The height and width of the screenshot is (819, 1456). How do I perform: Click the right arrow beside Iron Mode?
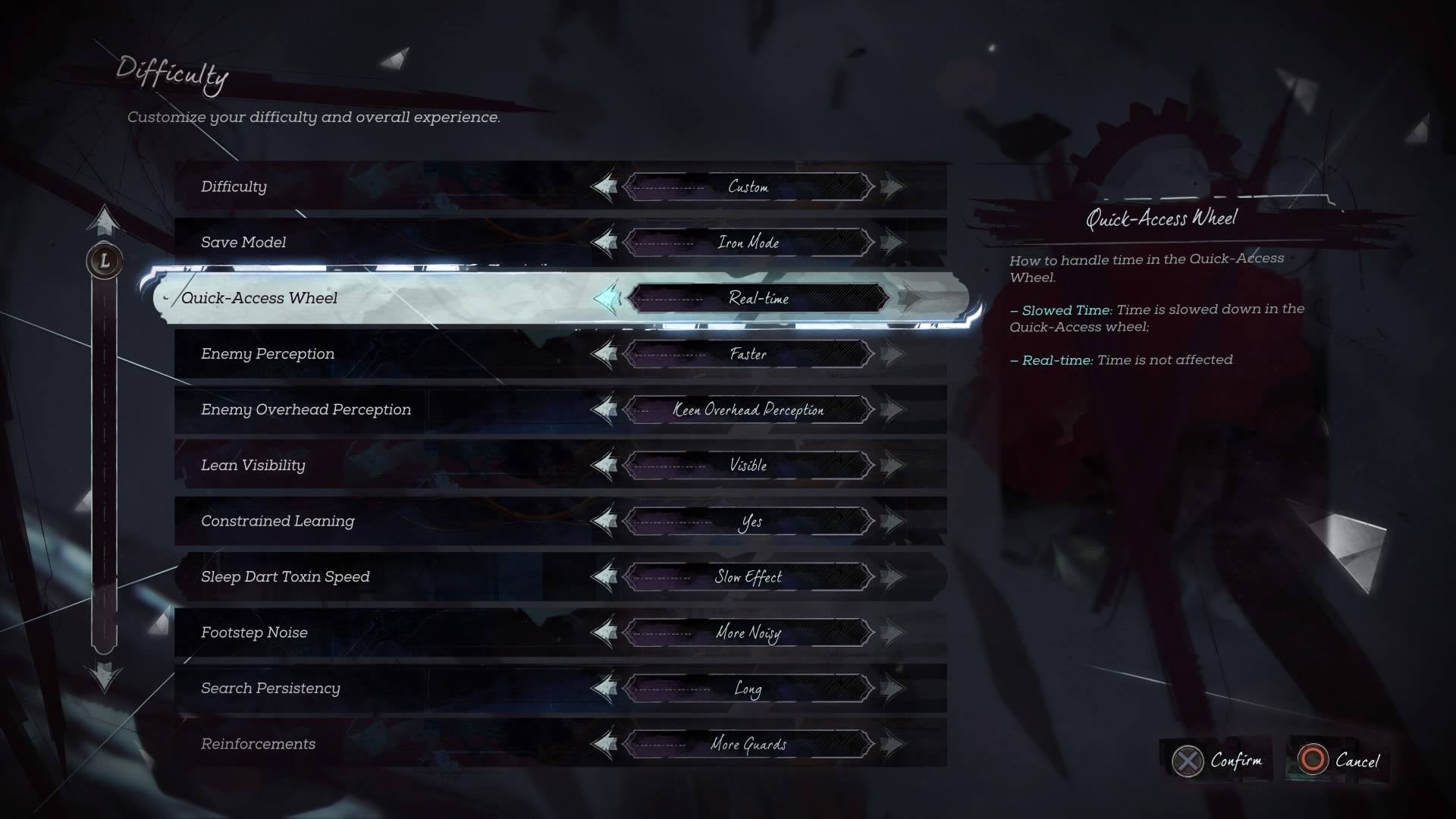893,243
